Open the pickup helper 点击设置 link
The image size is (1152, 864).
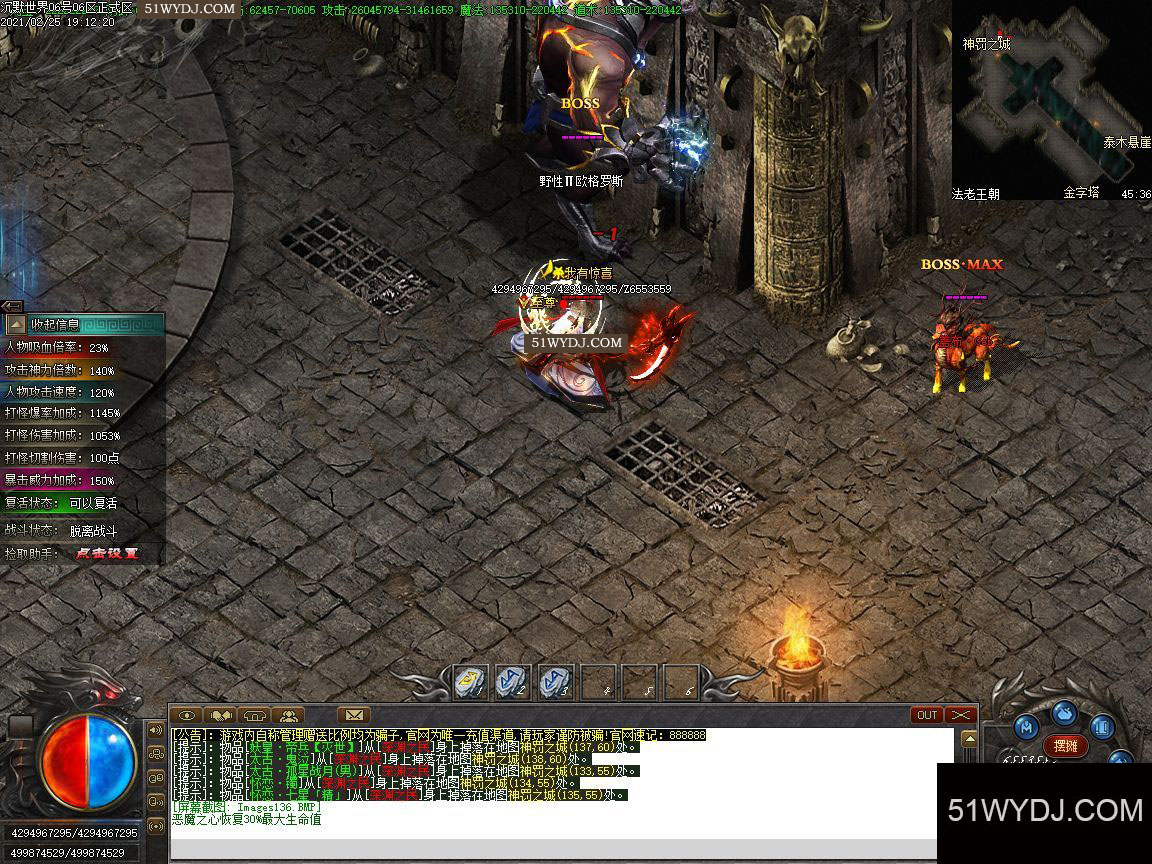click(x=106, y=553)
